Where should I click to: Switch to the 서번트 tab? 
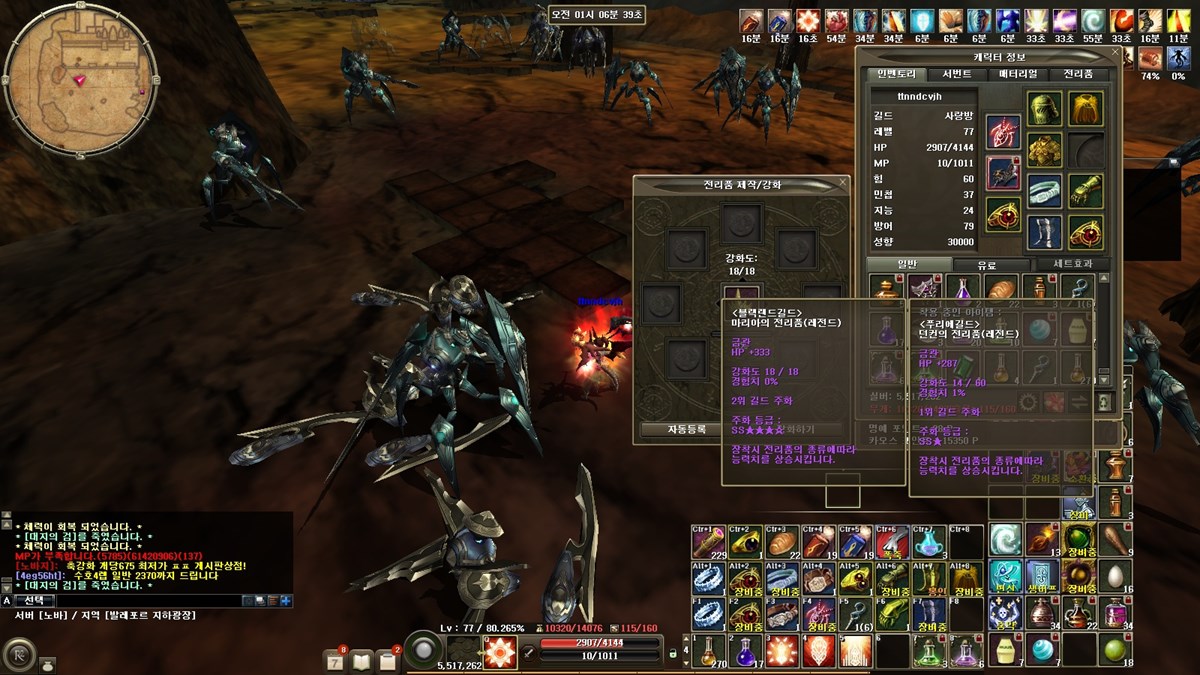pyautogui.click(x=956, y=74)
